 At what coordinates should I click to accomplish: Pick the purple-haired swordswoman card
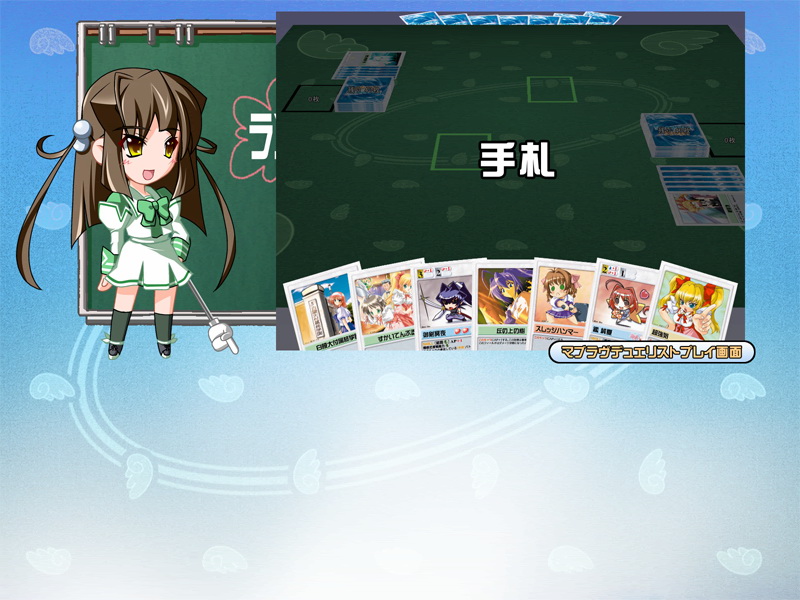443,306
